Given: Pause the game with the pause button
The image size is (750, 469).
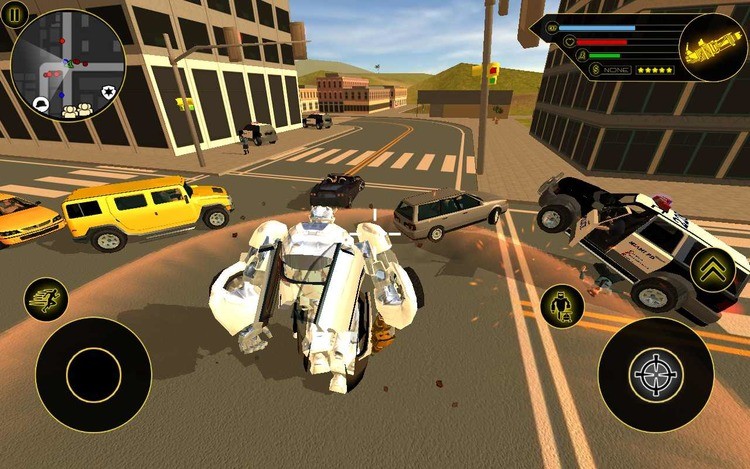Looking at the screenshot, I should 13,14.
